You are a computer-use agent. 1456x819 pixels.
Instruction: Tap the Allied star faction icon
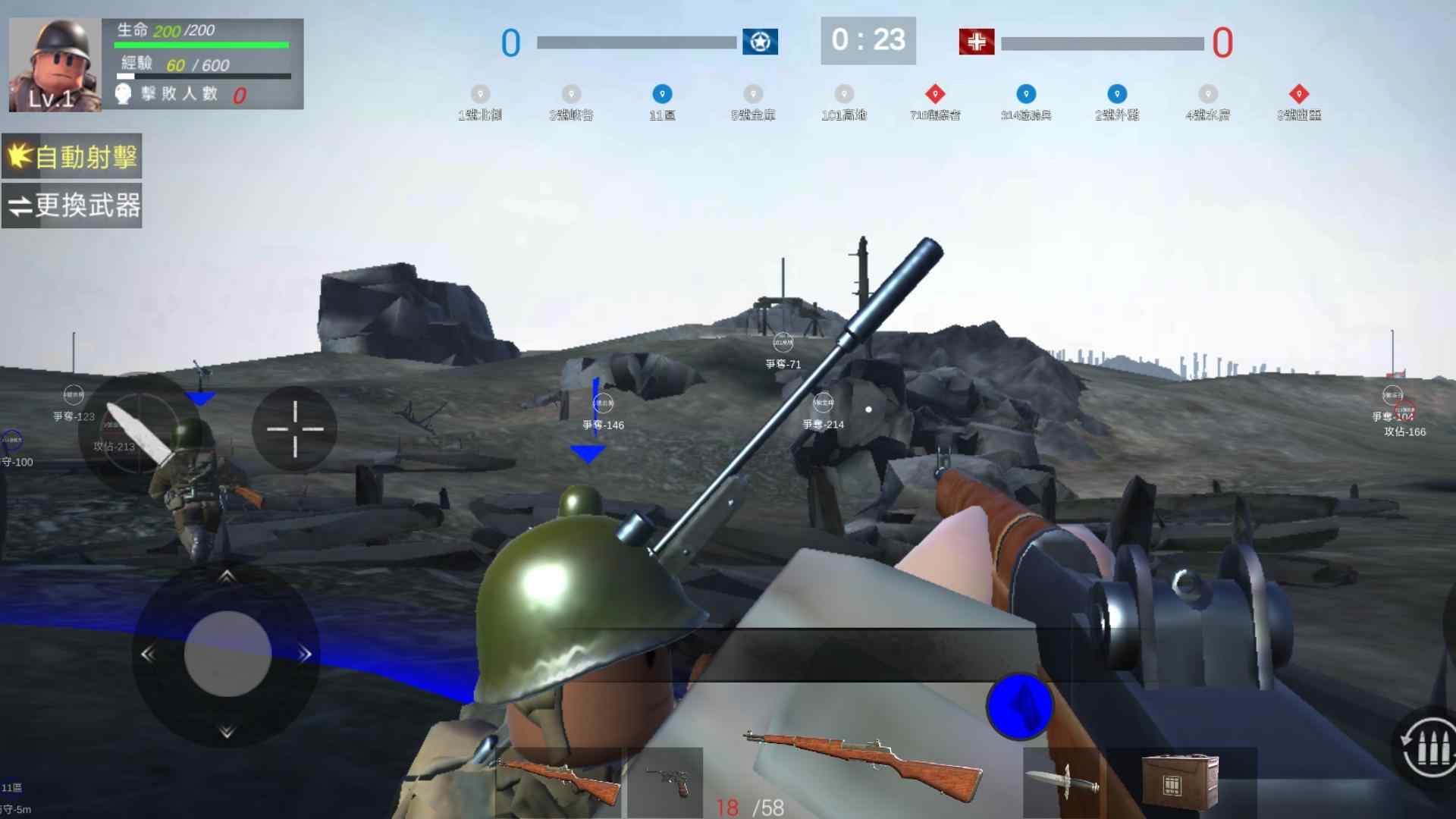pos(761,42)
